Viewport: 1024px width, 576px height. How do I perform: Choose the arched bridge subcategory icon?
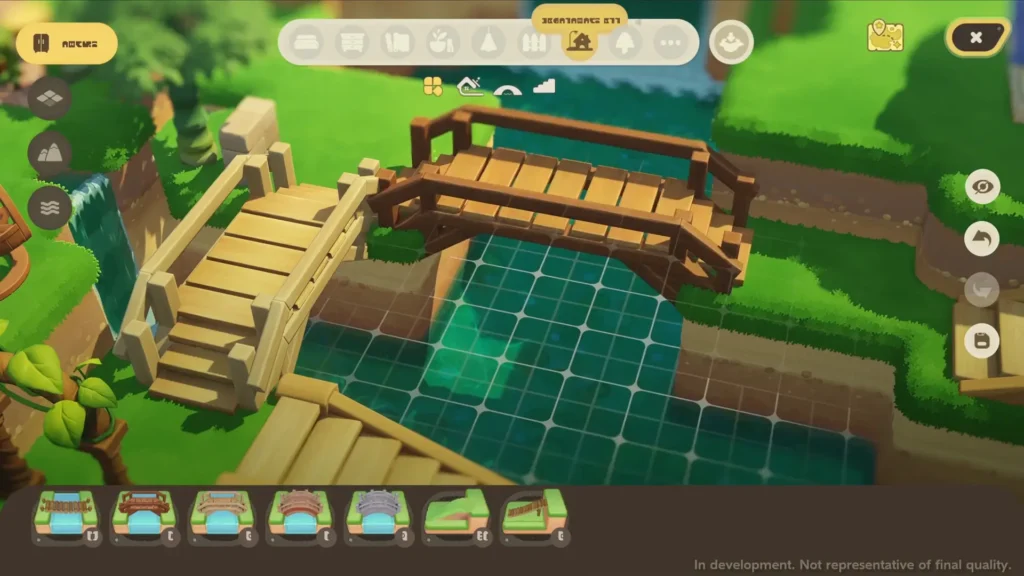pyautogui.click(x=508, y=87)
